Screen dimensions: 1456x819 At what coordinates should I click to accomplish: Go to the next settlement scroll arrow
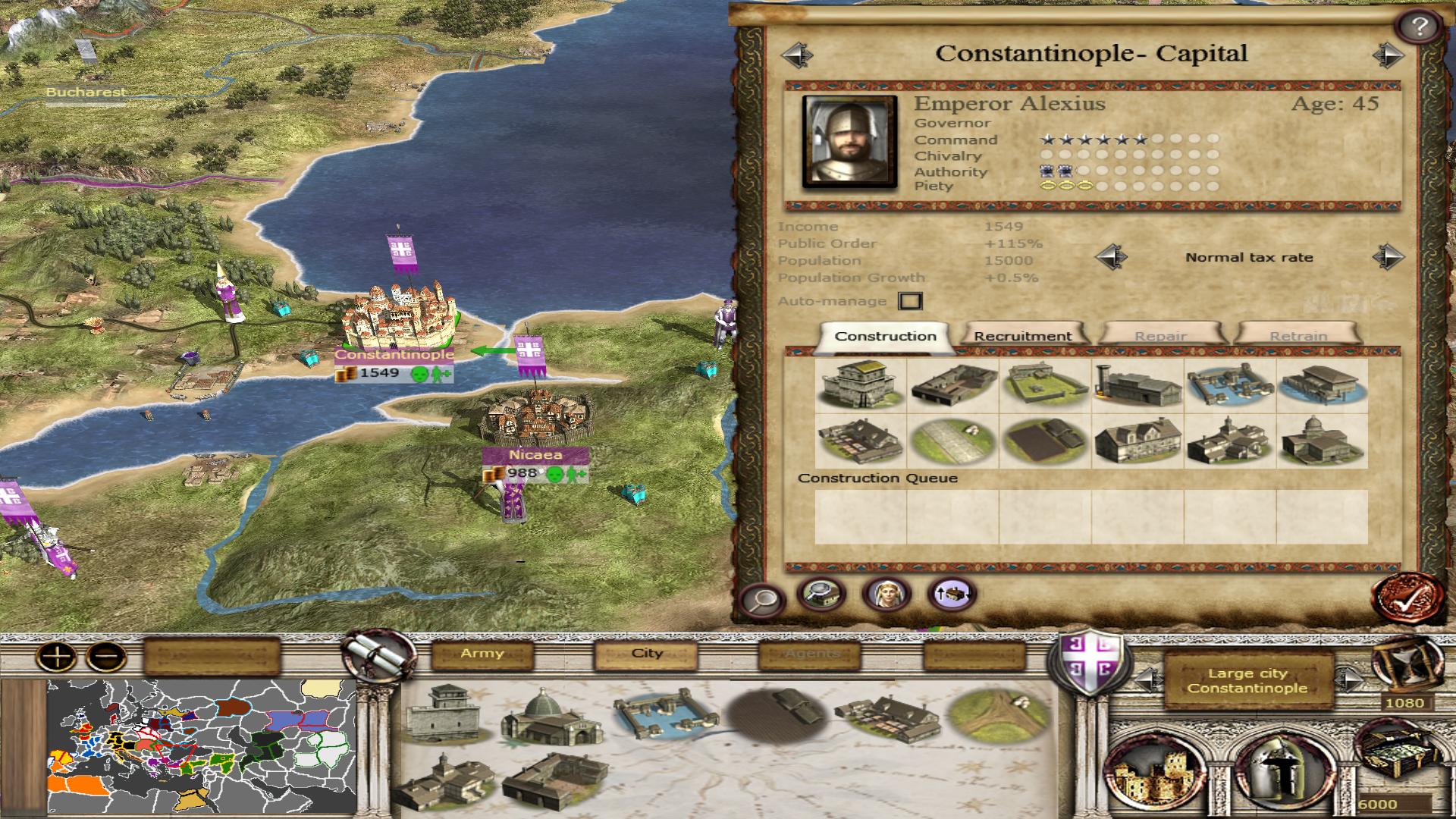(1389, 55)
